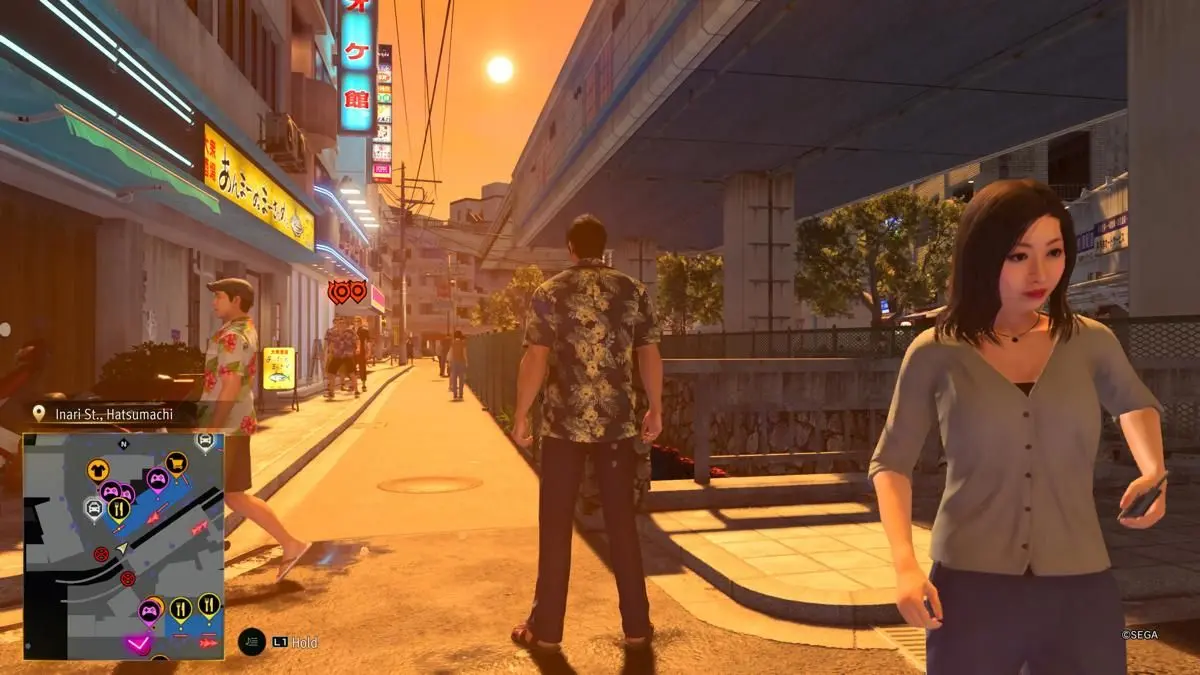Open the minimap of Hatsumachi
The height and width of the screenshot is (675, 1200).
coord(124,546)
